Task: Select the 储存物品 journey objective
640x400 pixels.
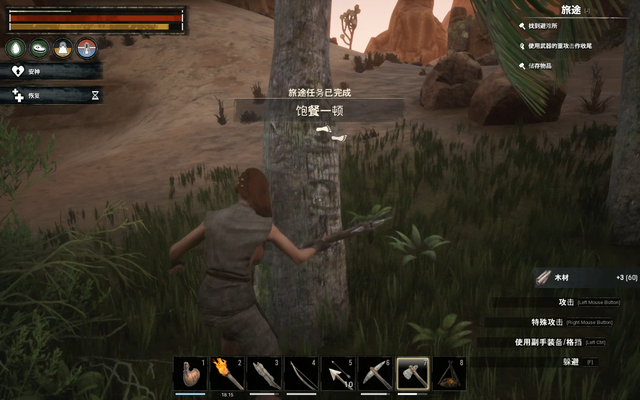Action: (x=550, y=65)
